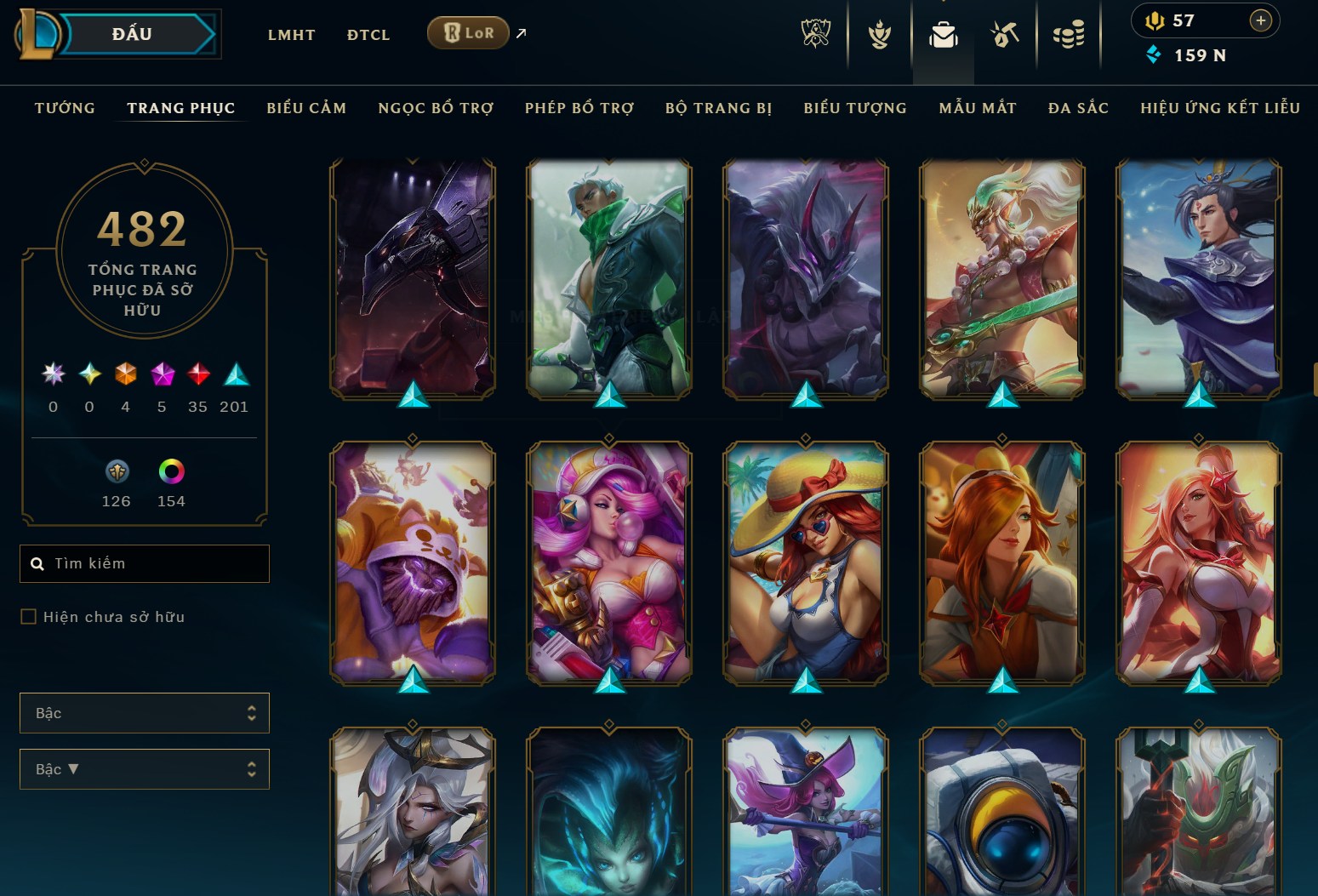Viewport: 1318px width, 896px height.
Task: Open the 'Bậc ▼' sort order dropdown
Action: (144, 768)
